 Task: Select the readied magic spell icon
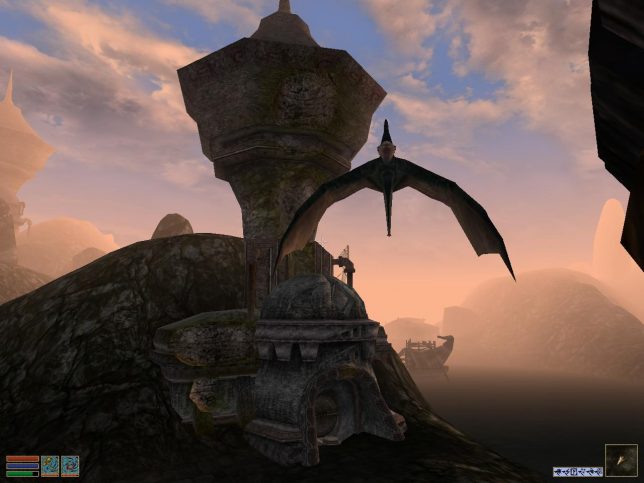70,466
